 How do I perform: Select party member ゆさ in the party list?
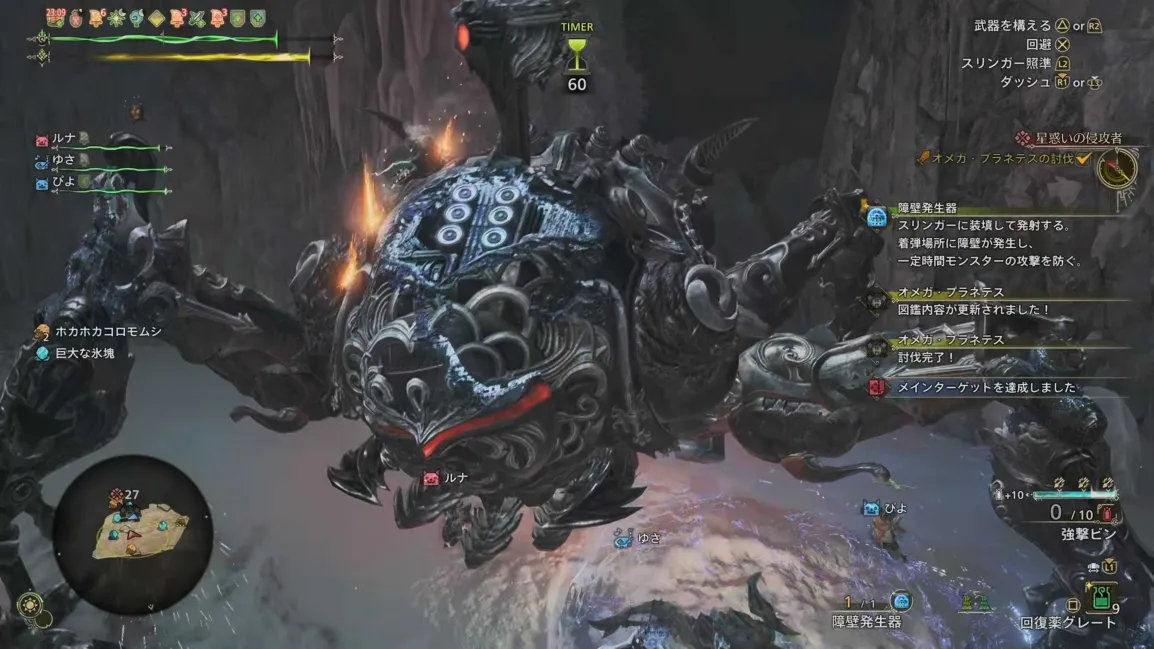(64, 159)
